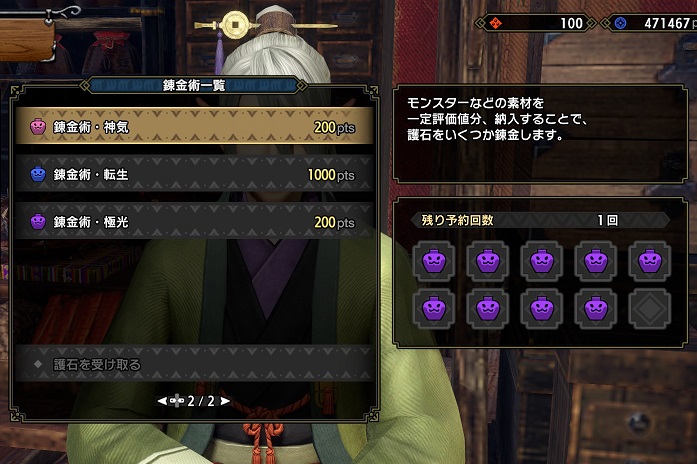Viewport: 697px width, 464px height.
Task: Go to the previous page arrow
Action: pos(161,401)
